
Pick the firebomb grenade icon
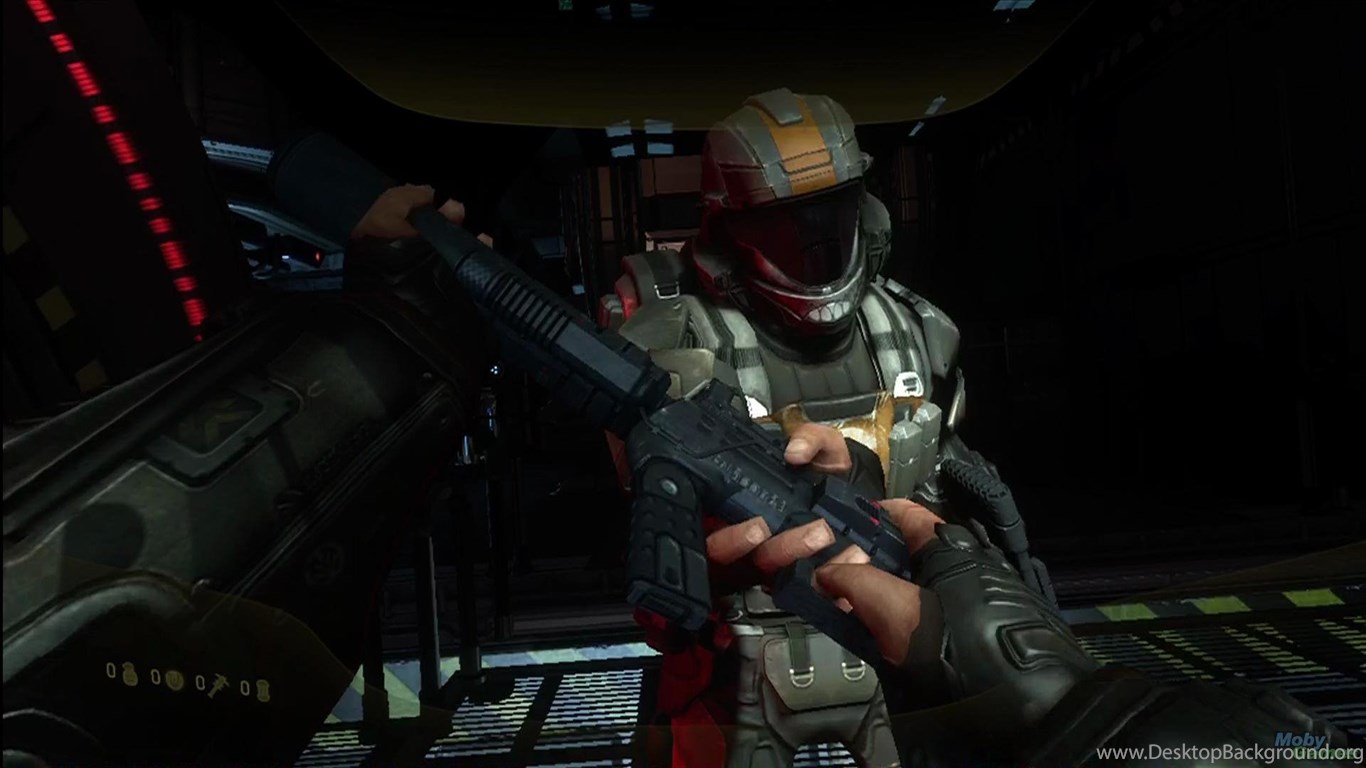262,689
